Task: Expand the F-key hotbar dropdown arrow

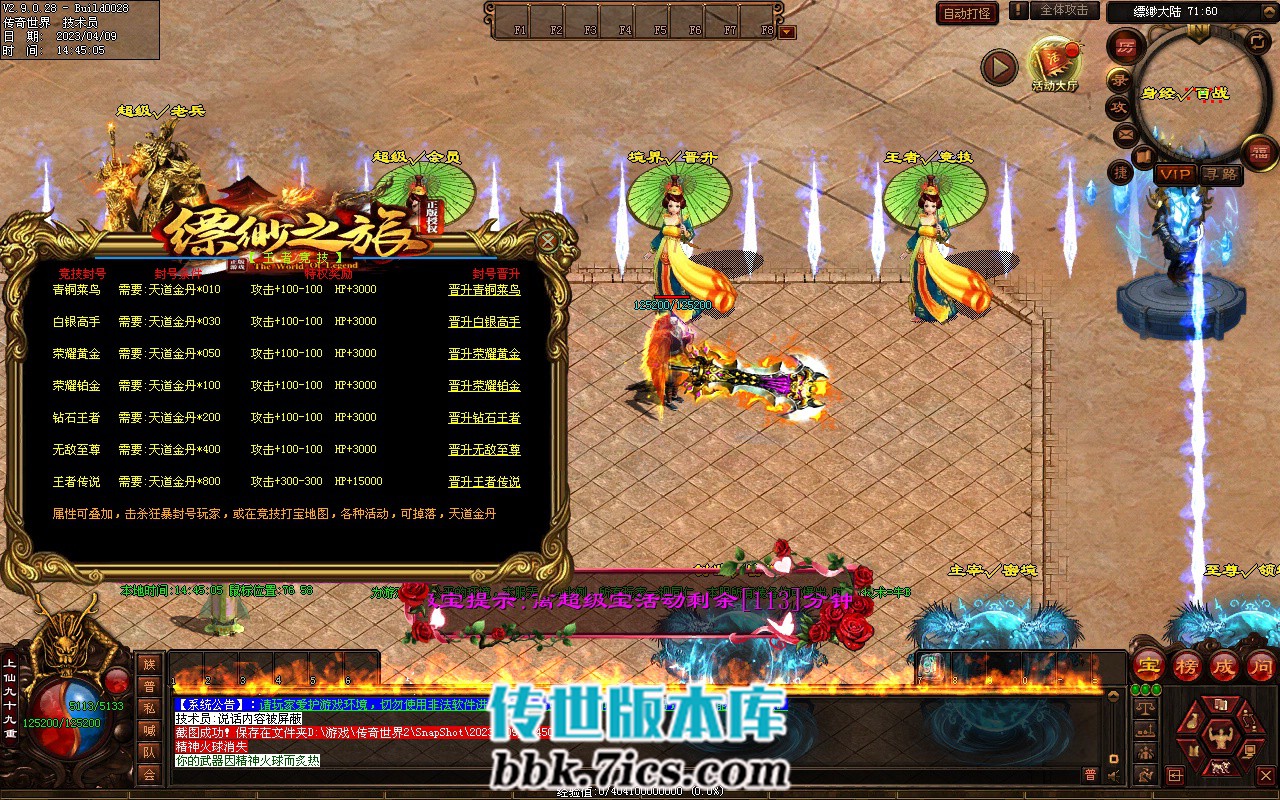Action: point(787,31)
